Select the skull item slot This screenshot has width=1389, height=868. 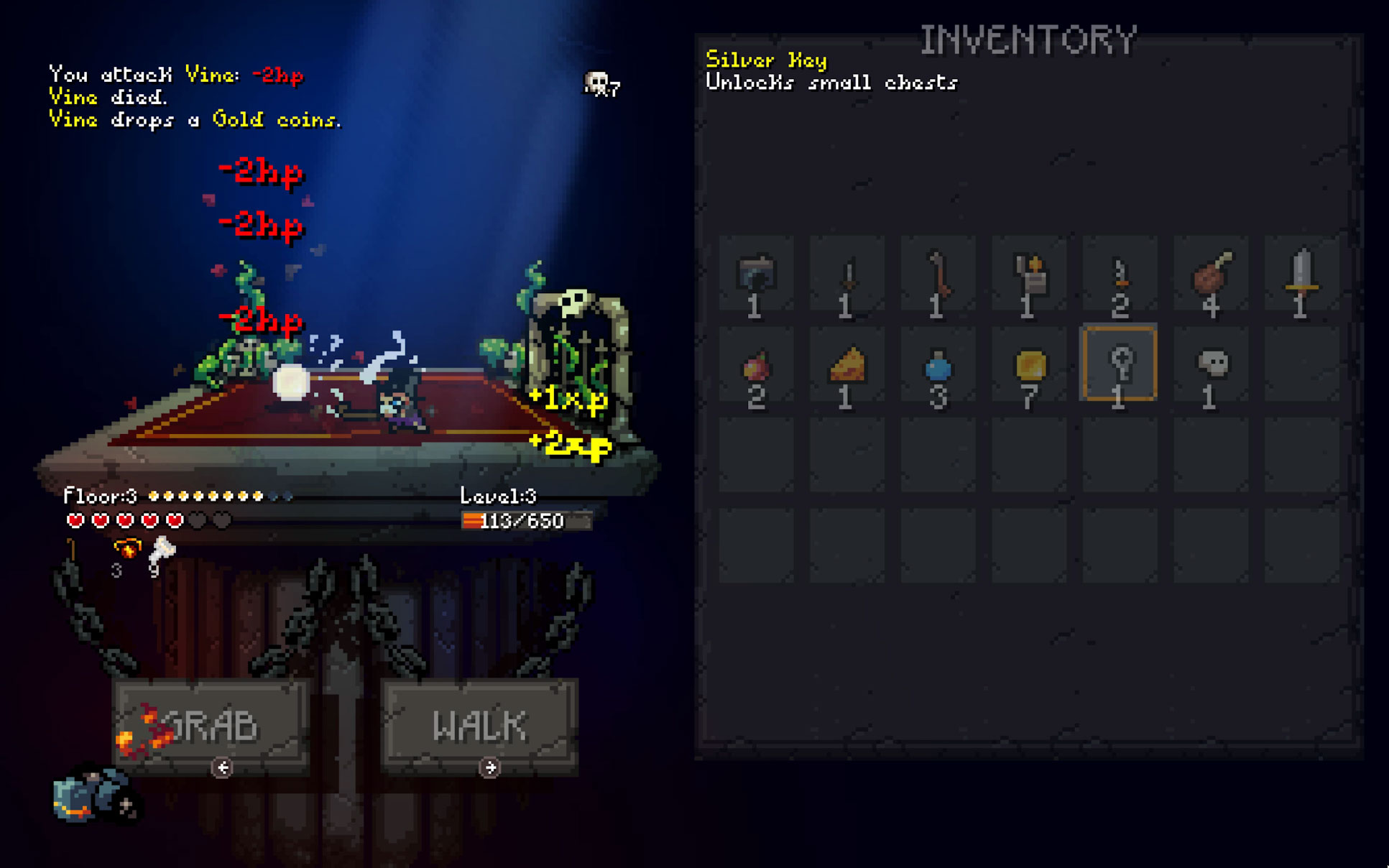(1211, 365)
